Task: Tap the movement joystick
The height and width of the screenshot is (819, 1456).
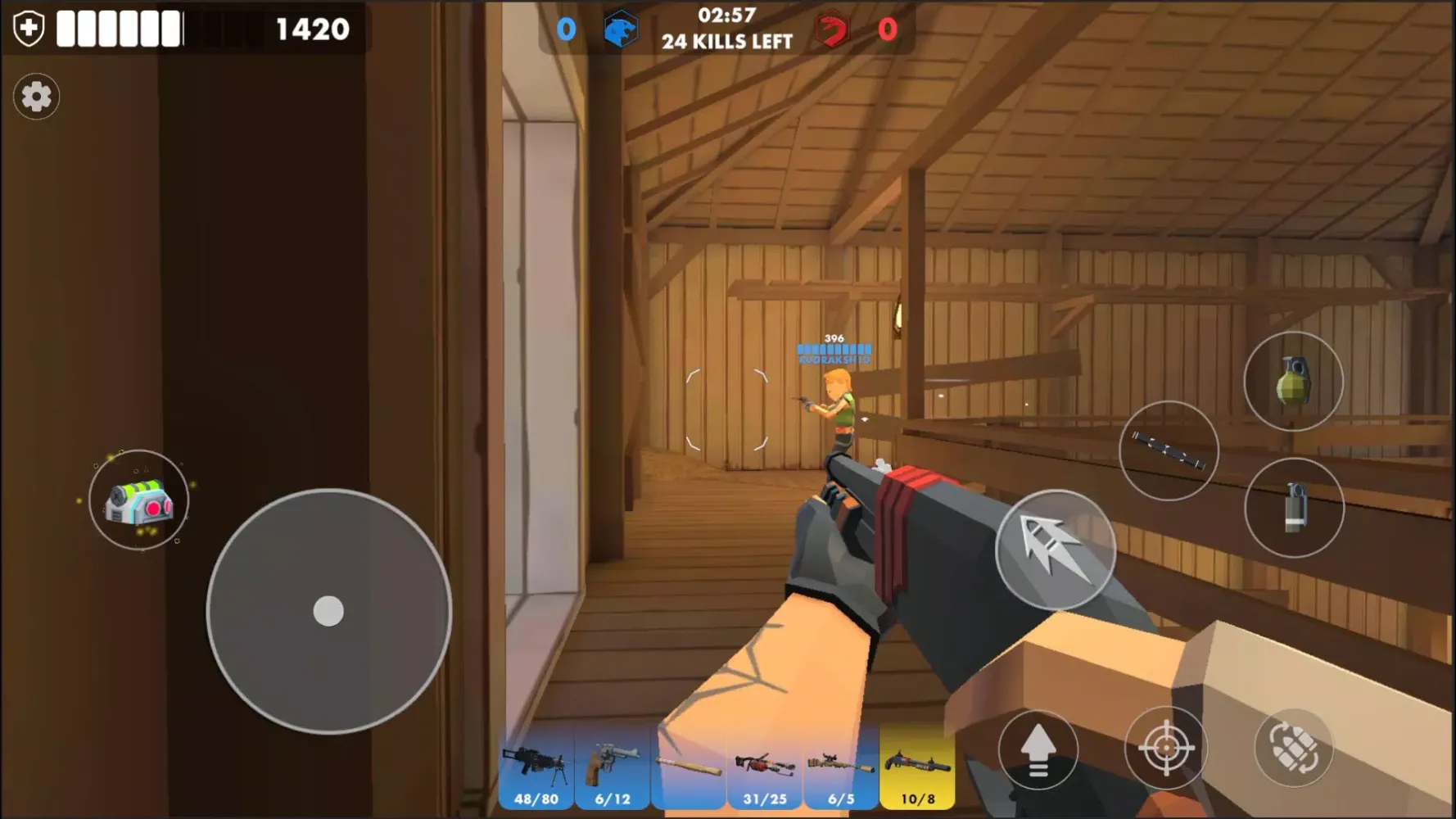Action: pos(328,610)
